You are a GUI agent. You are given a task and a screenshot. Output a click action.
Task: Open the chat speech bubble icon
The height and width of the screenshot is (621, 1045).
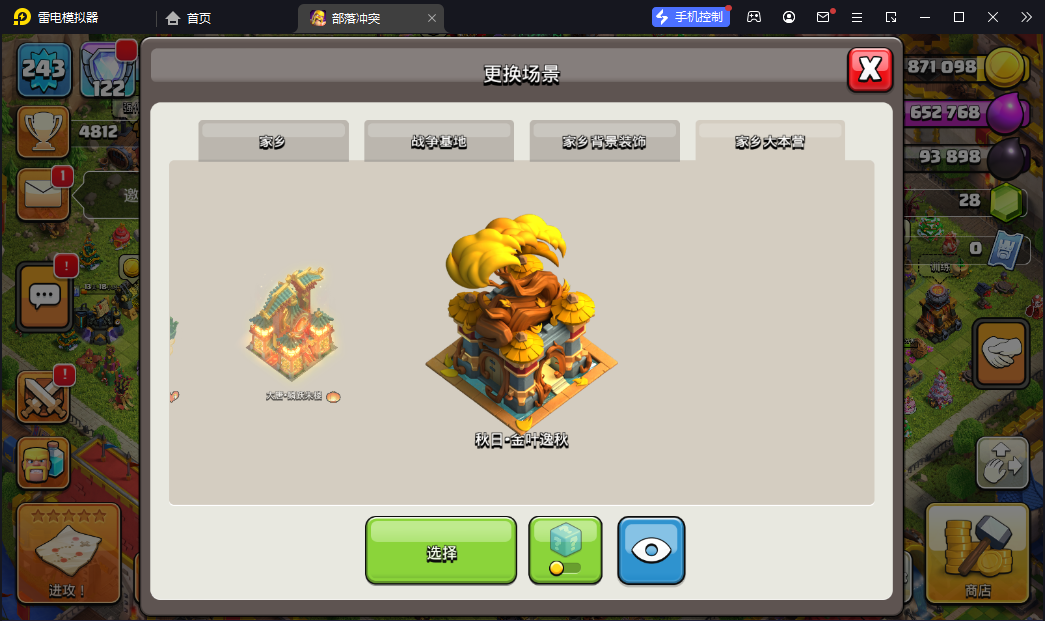(x=44, y=296)
